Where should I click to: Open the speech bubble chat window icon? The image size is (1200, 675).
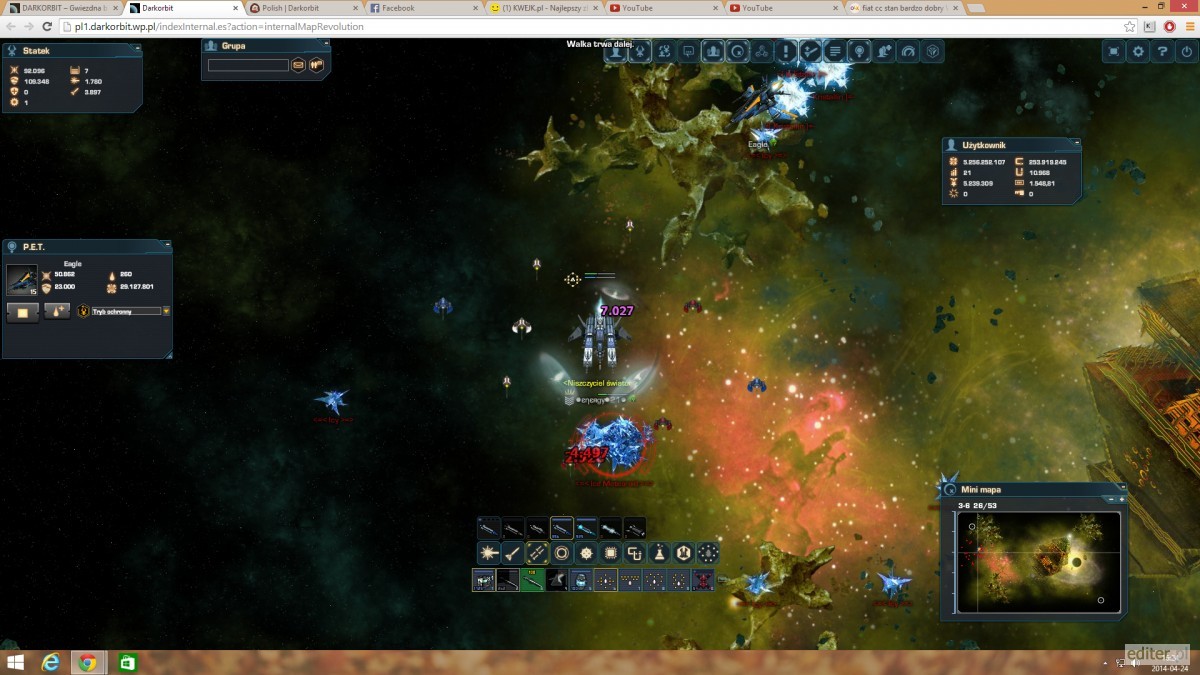click(x=688, y=51)
